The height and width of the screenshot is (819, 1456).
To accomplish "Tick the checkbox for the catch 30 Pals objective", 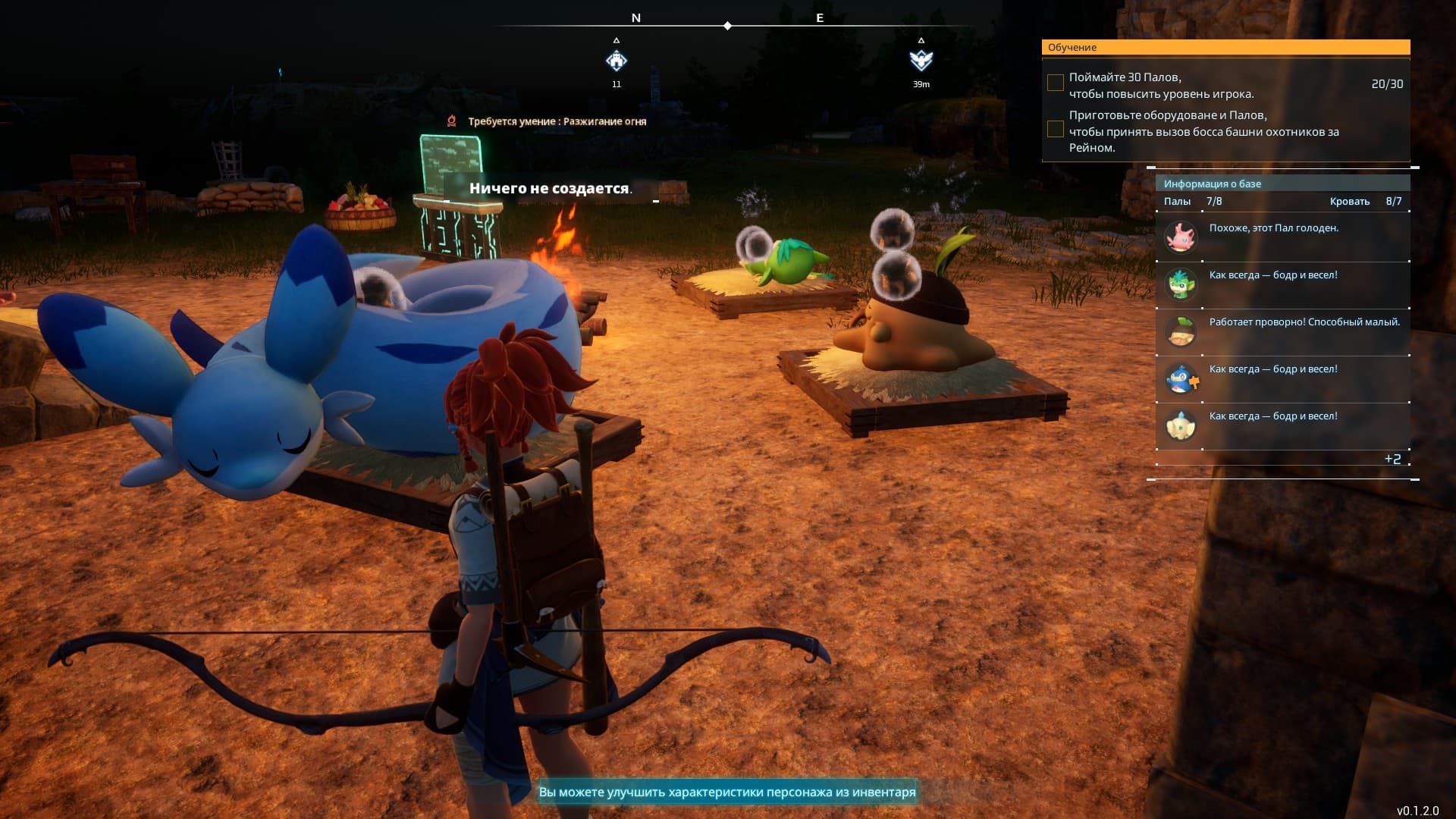I will [x=1055, y=83].
